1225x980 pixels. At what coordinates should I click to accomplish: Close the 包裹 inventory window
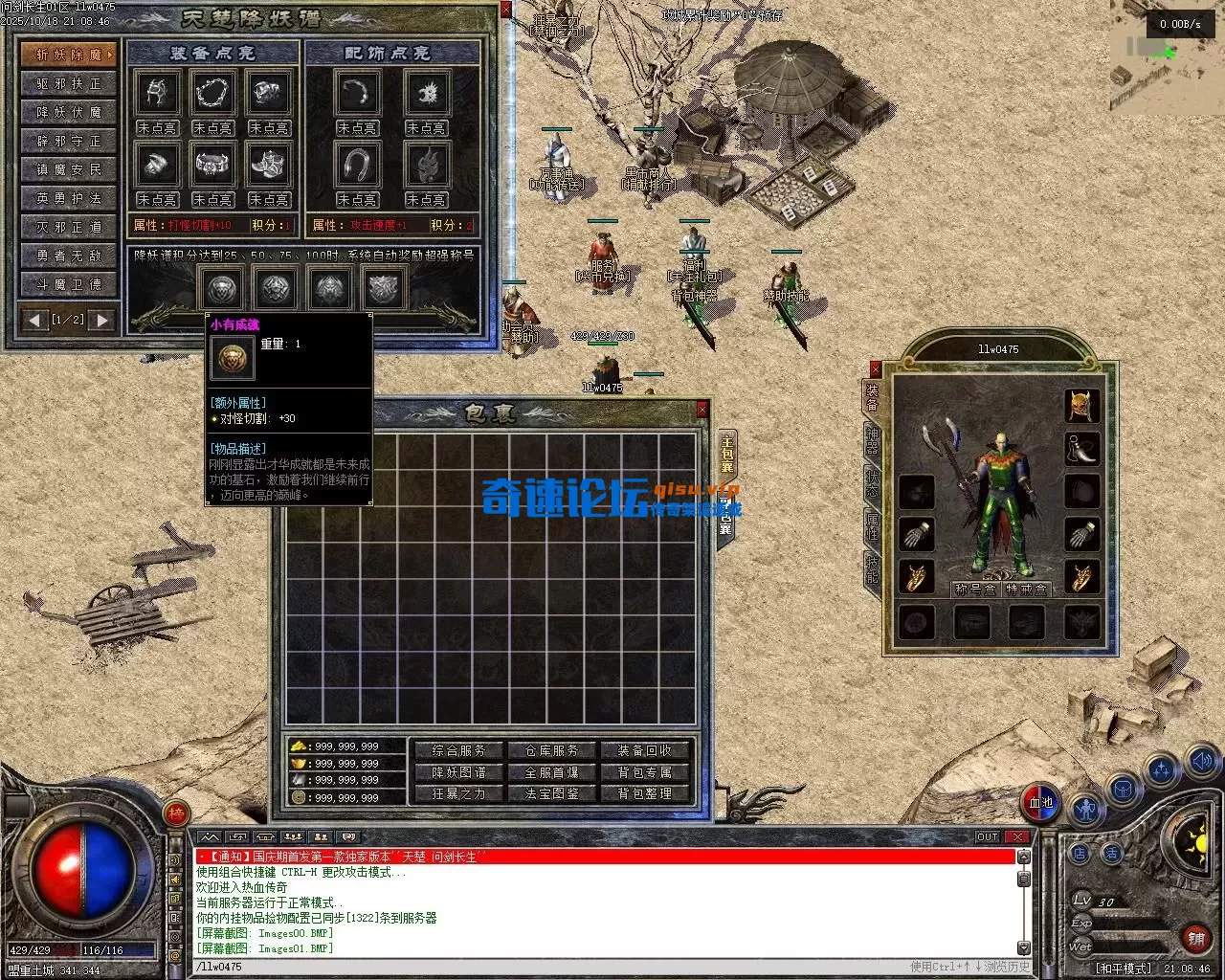[x=702, y=410]
